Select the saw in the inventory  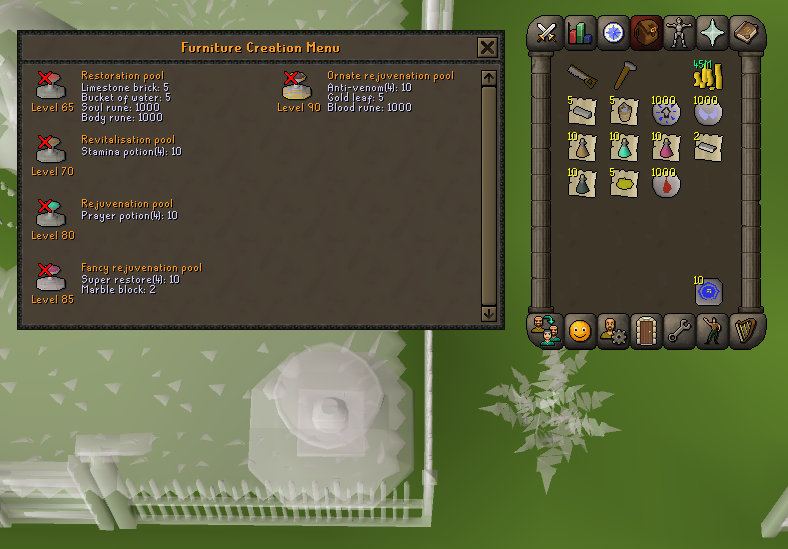pos(582,77)
